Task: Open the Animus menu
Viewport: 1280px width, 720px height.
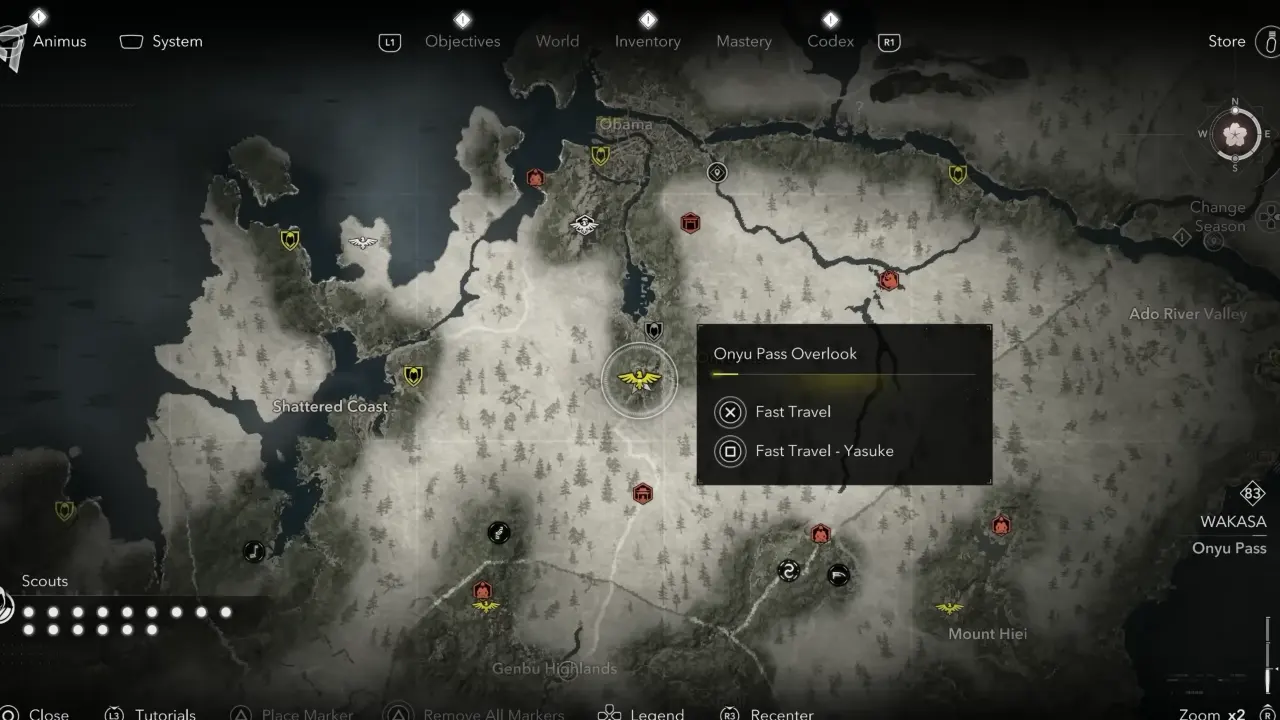Action: (x=59, y=41)
